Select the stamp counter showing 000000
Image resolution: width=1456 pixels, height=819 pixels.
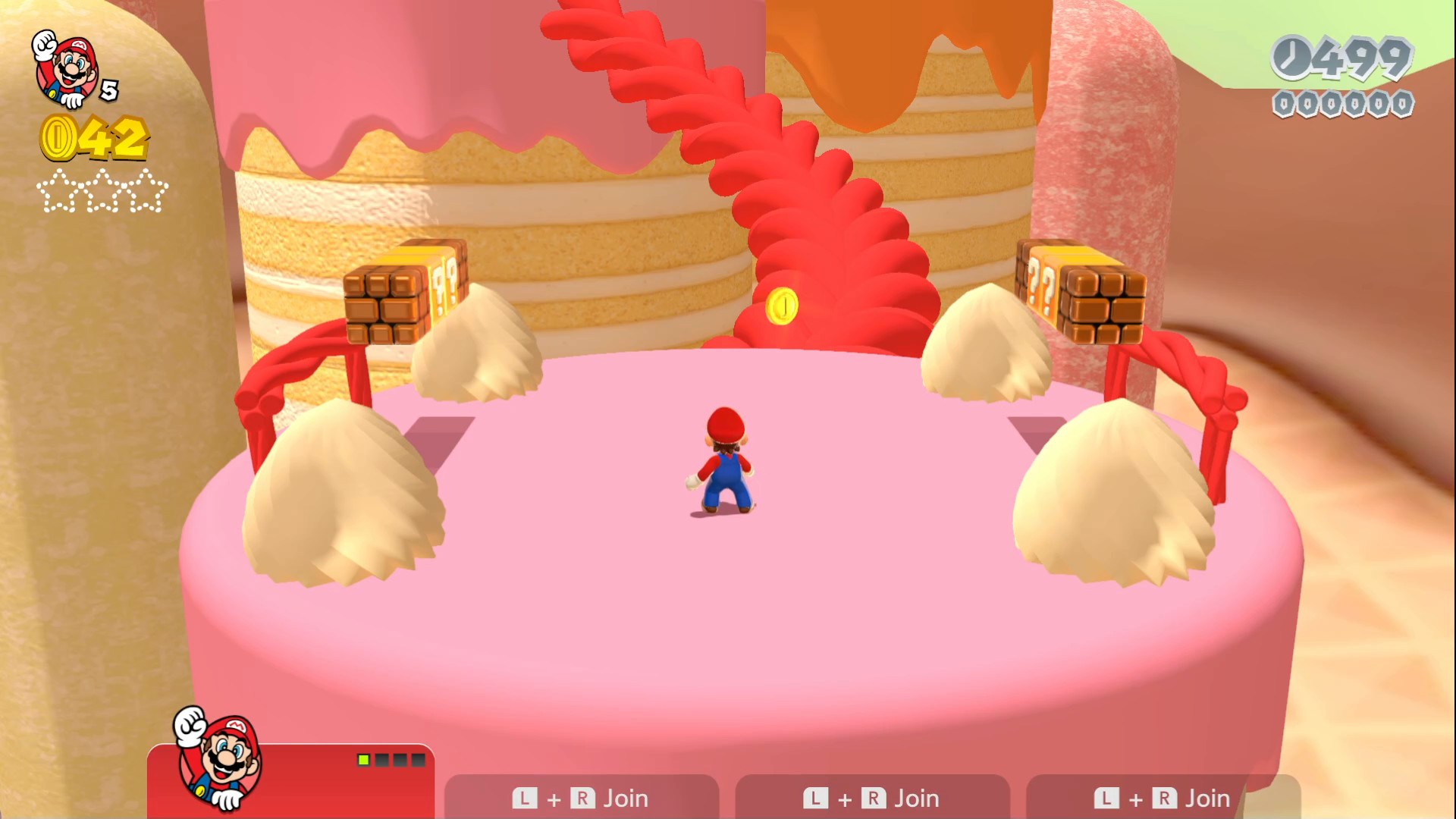pyautogui.click(x=1342, y=104)
